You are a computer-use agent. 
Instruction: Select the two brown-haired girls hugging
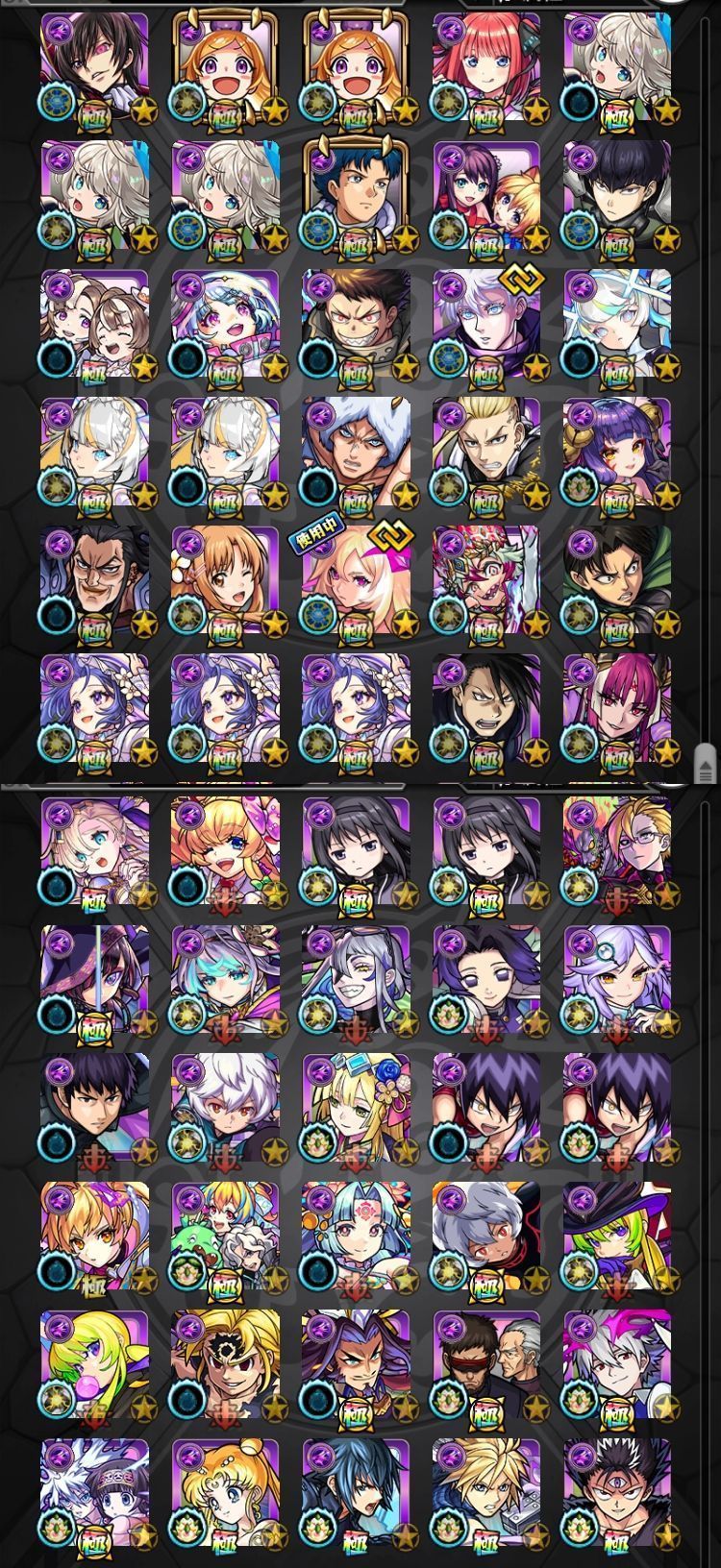click(x=94, y=324)
